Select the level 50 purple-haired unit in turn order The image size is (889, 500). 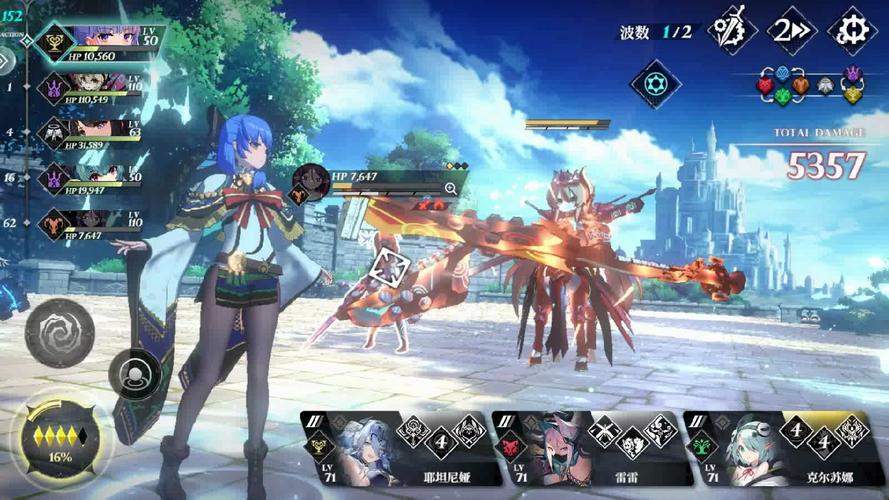click(x=98, y=42)
